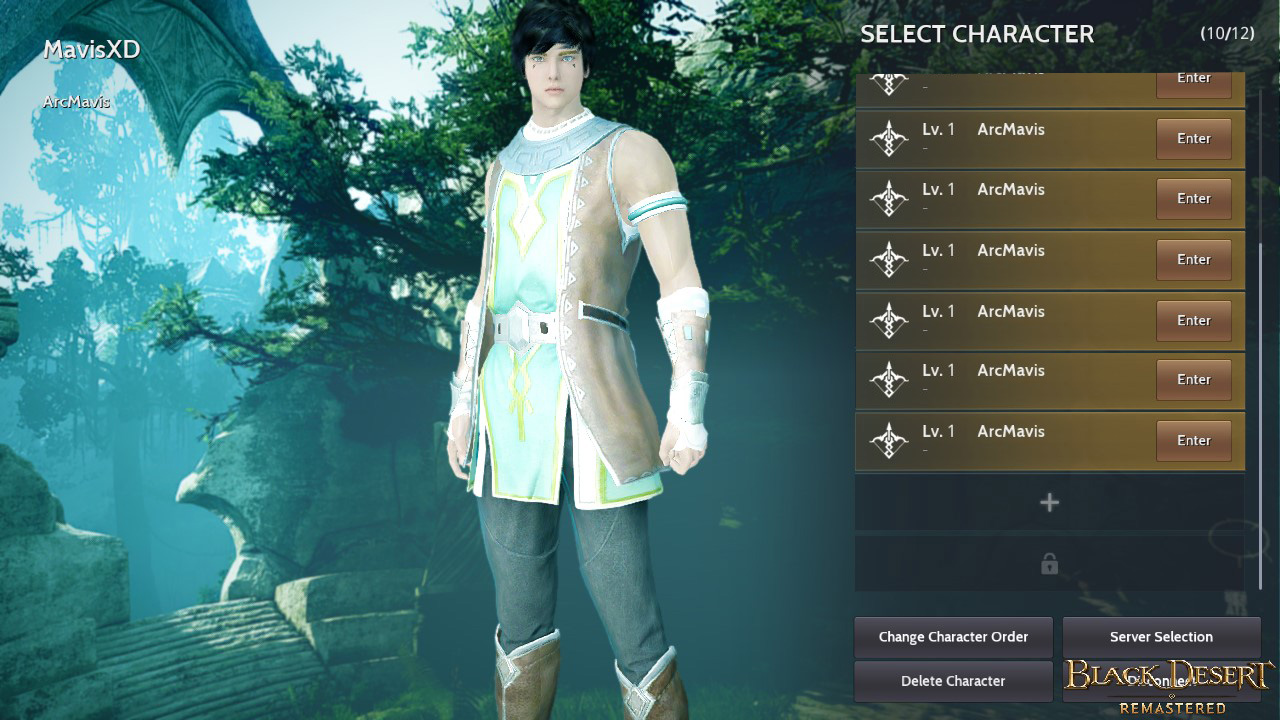Click the class emblem on the first ArcMavis slot

coord(888,138)
